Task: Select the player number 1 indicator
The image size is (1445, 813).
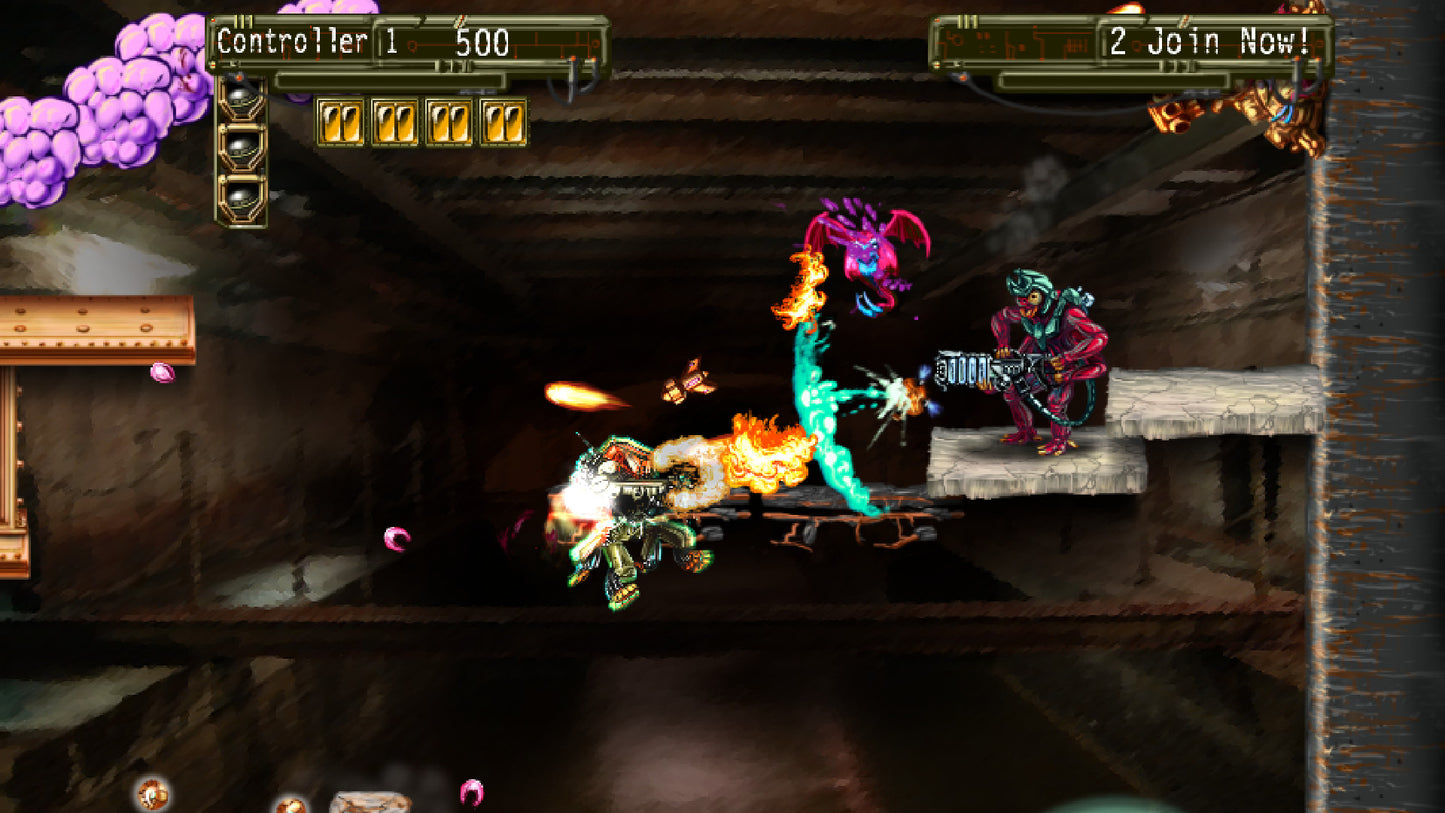Action: coord(390,42)
